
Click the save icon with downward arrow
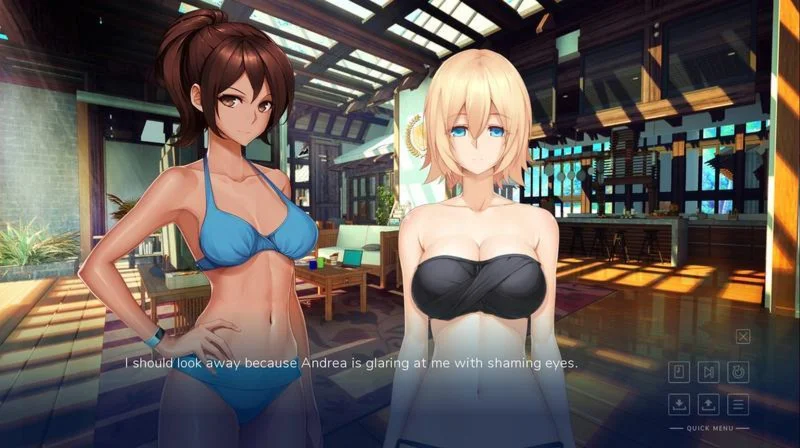tap(679, 404)
